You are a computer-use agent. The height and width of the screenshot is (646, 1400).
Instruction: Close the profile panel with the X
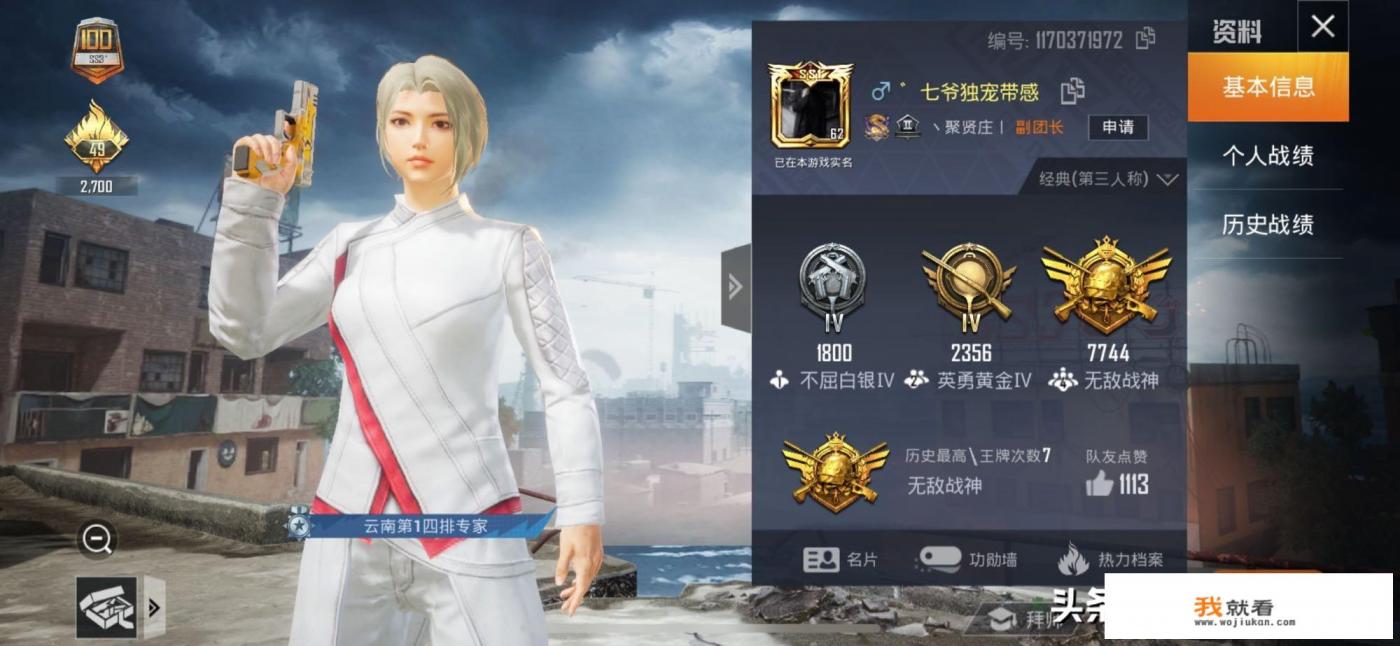click(1322, 27)
